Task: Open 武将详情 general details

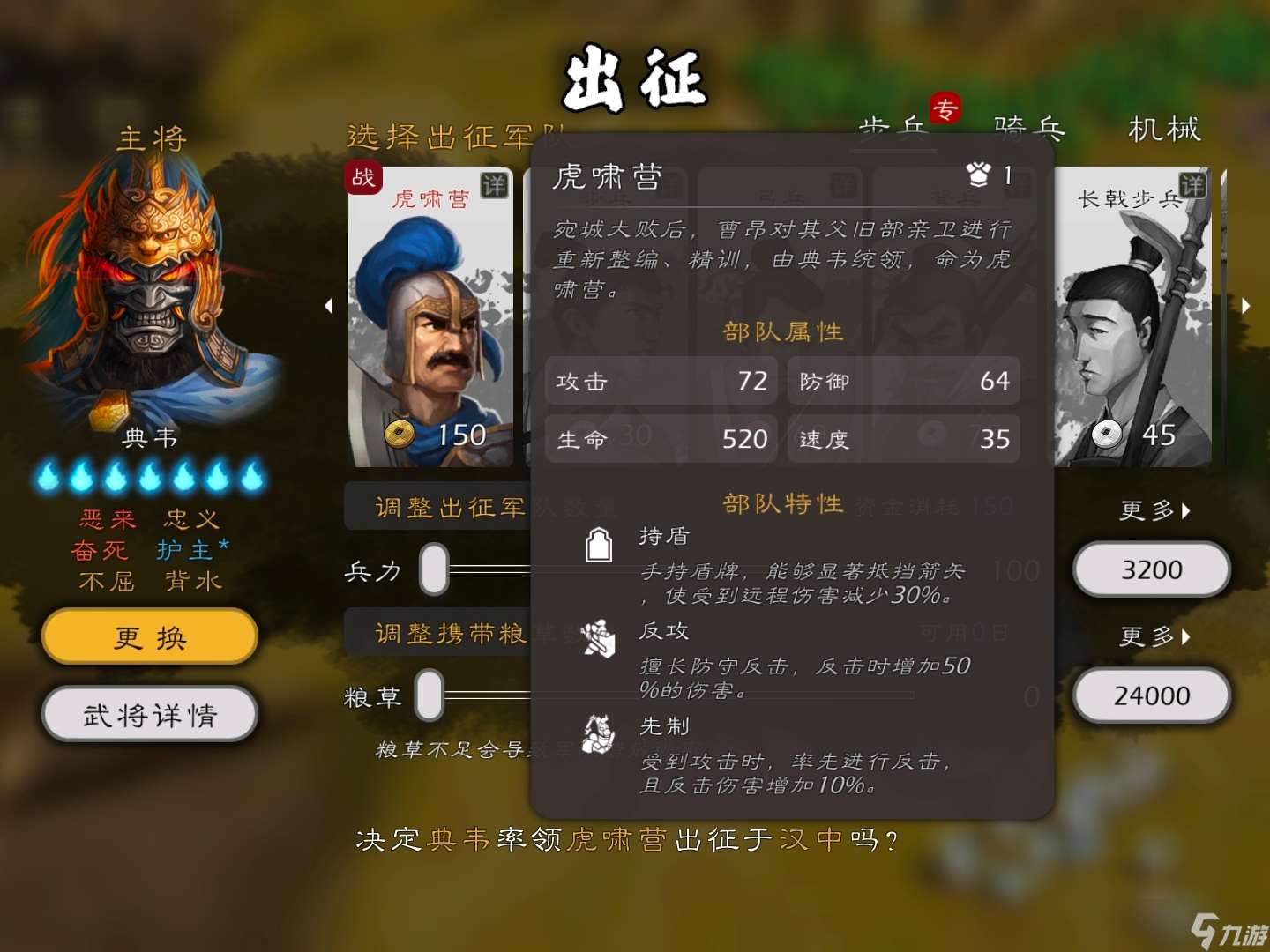Action: (x=148, y=715)
